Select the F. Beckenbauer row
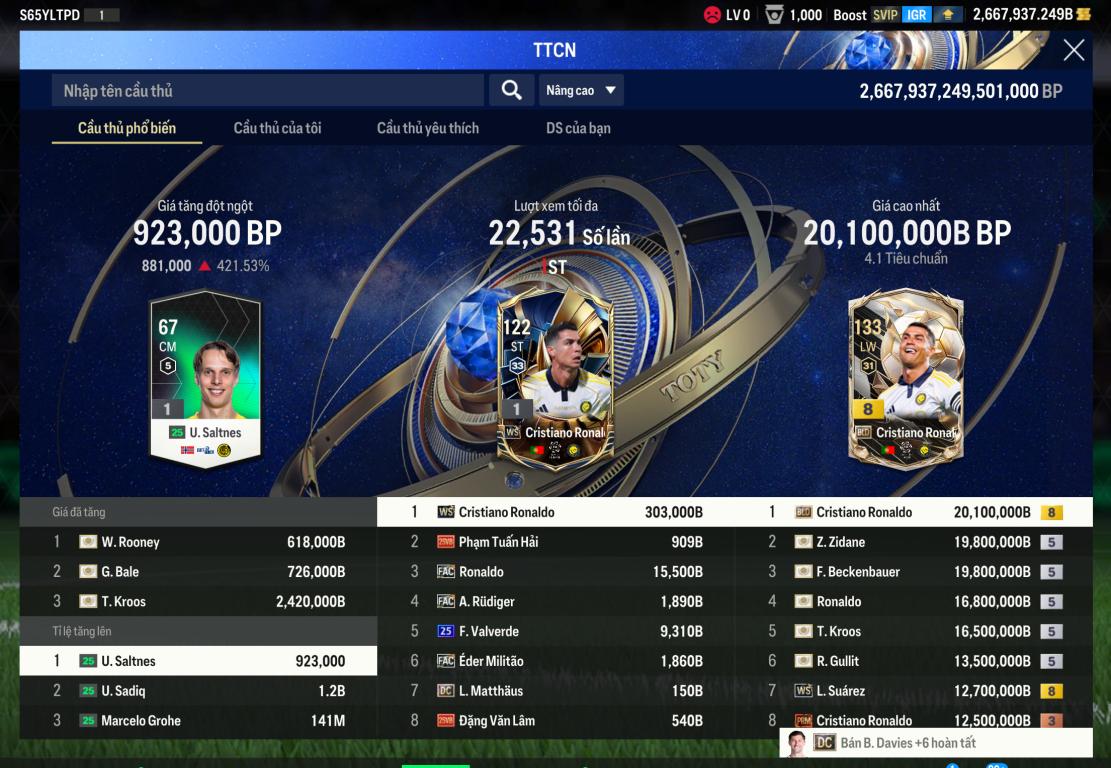This screenshot has width=1111, height=768. pyautogui.click(x=913, y=572)
